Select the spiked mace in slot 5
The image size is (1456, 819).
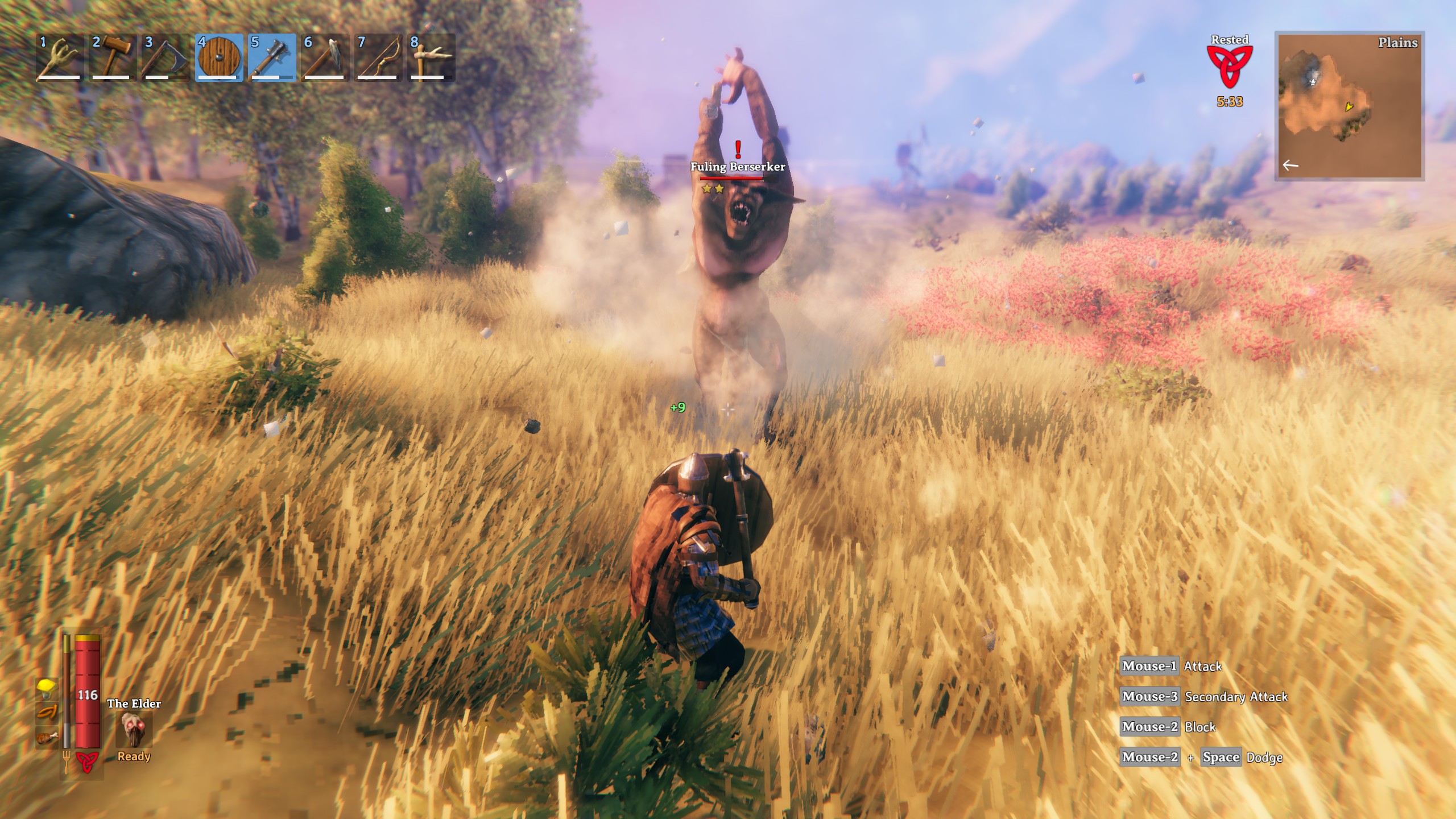click(x=272, y=58)
